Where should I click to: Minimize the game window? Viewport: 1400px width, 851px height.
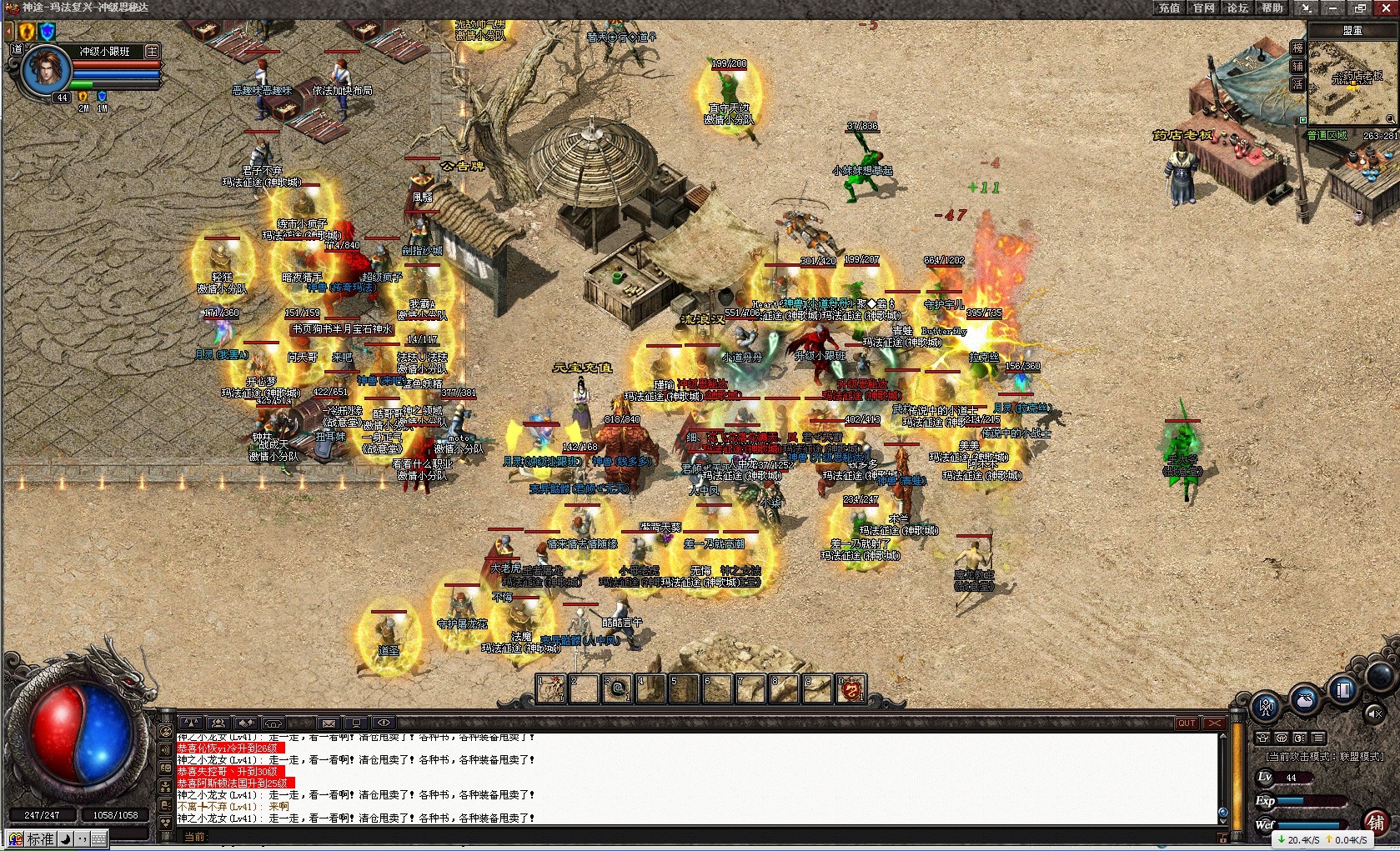click(1333, 8)
